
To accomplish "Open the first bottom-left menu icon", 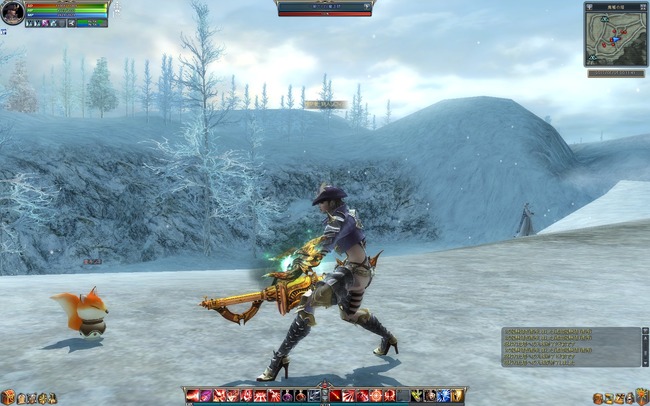I will click(x=7, y=397).
